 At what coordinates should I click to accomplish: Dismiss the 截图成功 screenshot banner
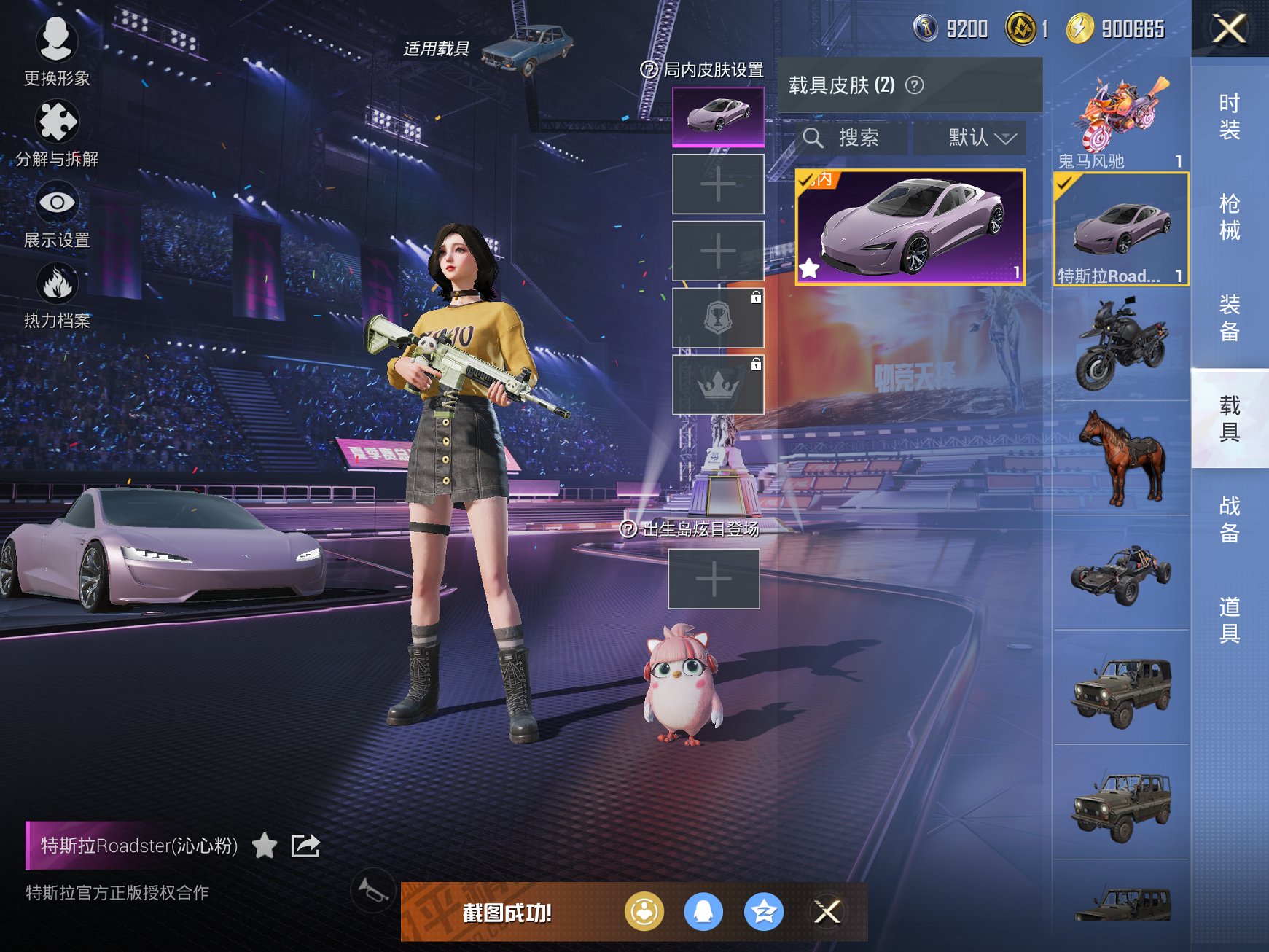827,912
